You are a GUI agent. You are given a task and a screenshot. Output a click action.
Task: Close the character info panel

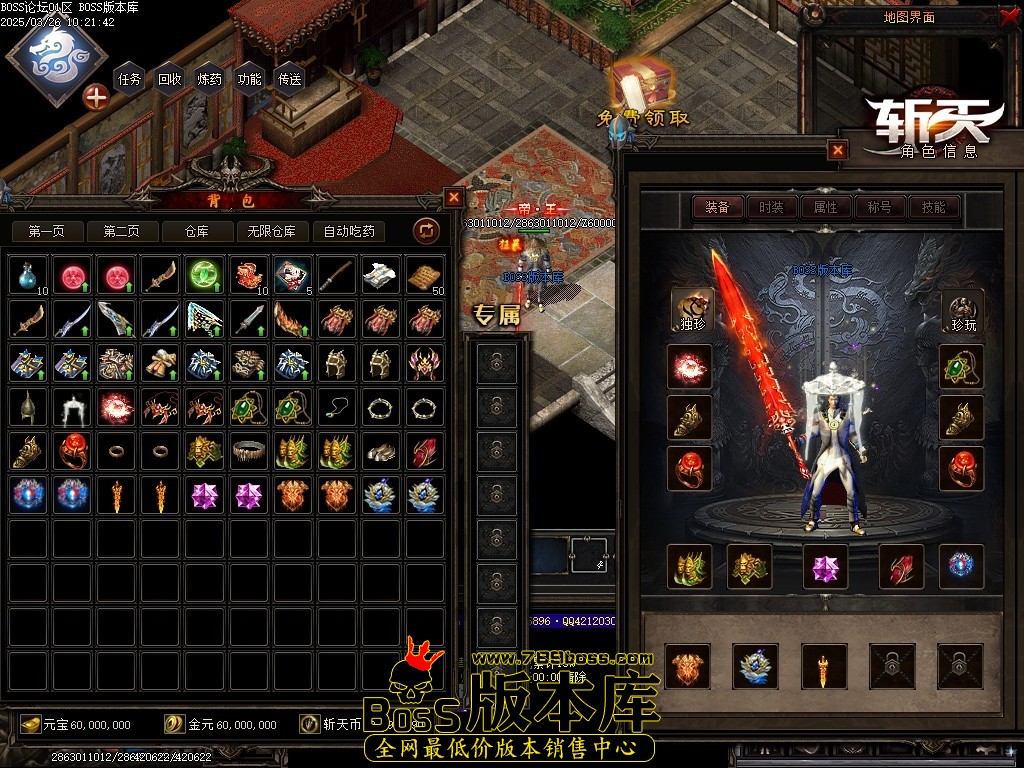838,150
